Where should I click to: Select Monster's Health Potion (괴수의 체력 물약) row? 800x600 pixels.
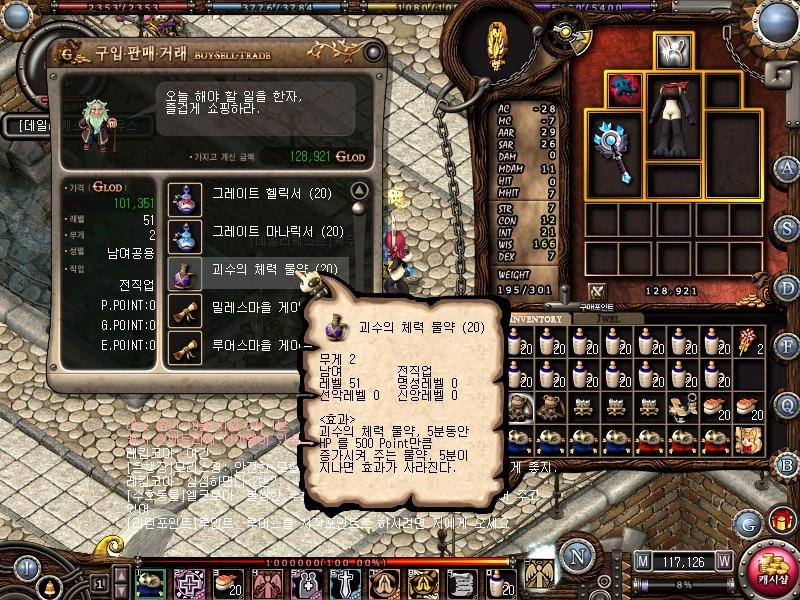pyautogui.click(x=264, y=270)
